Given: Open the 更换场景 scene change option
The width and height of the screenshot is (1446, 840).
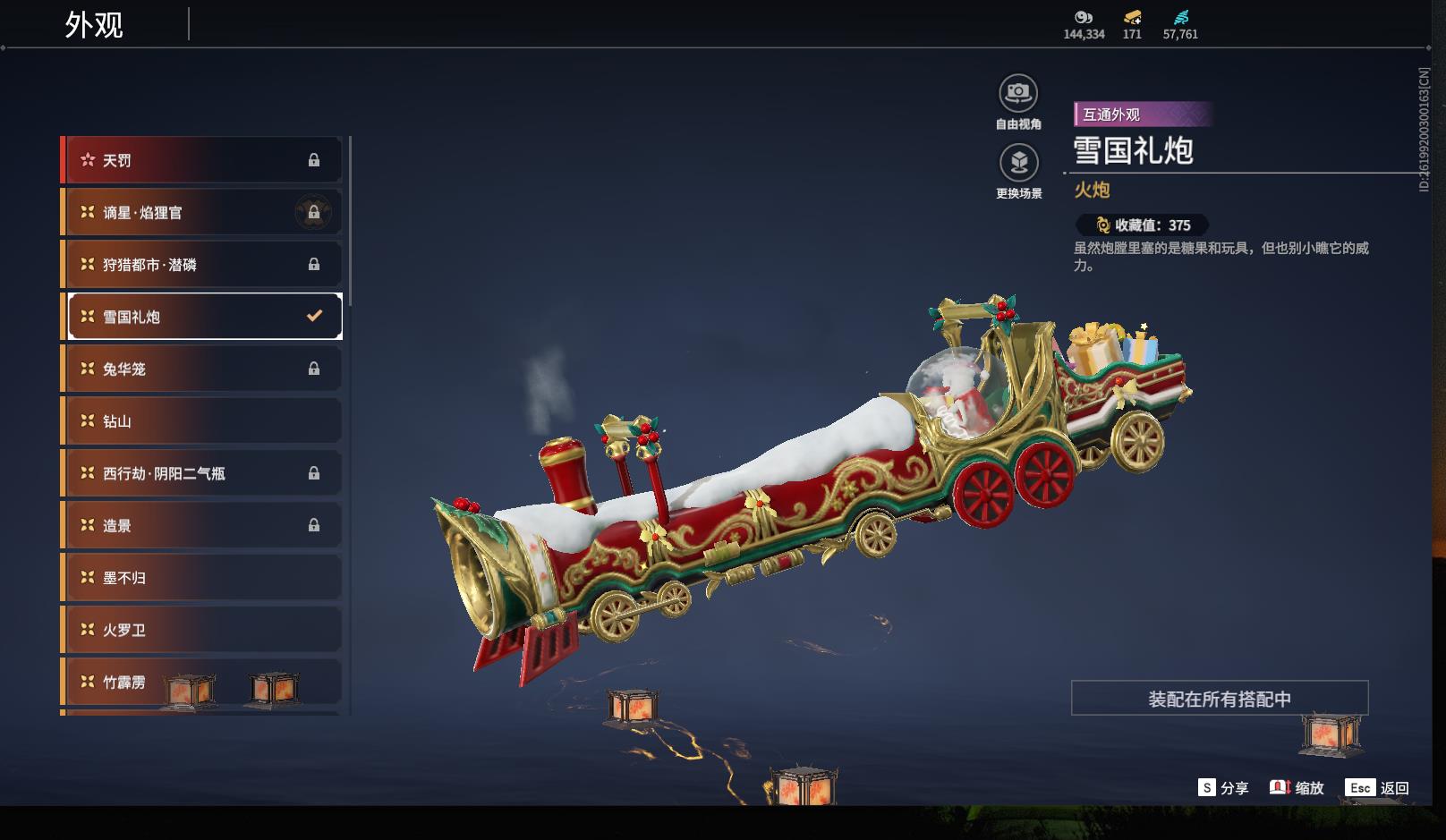Looking at the screenshot, I should [1018, 164].
